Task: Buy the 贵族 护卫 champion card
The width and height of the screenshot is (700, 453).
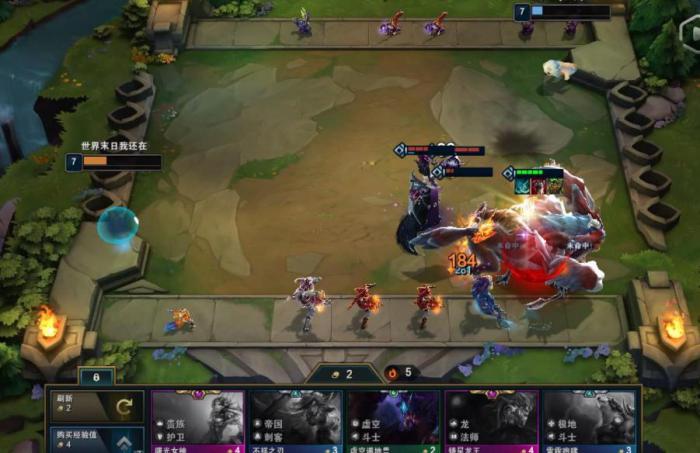Action: coord(198,421)
